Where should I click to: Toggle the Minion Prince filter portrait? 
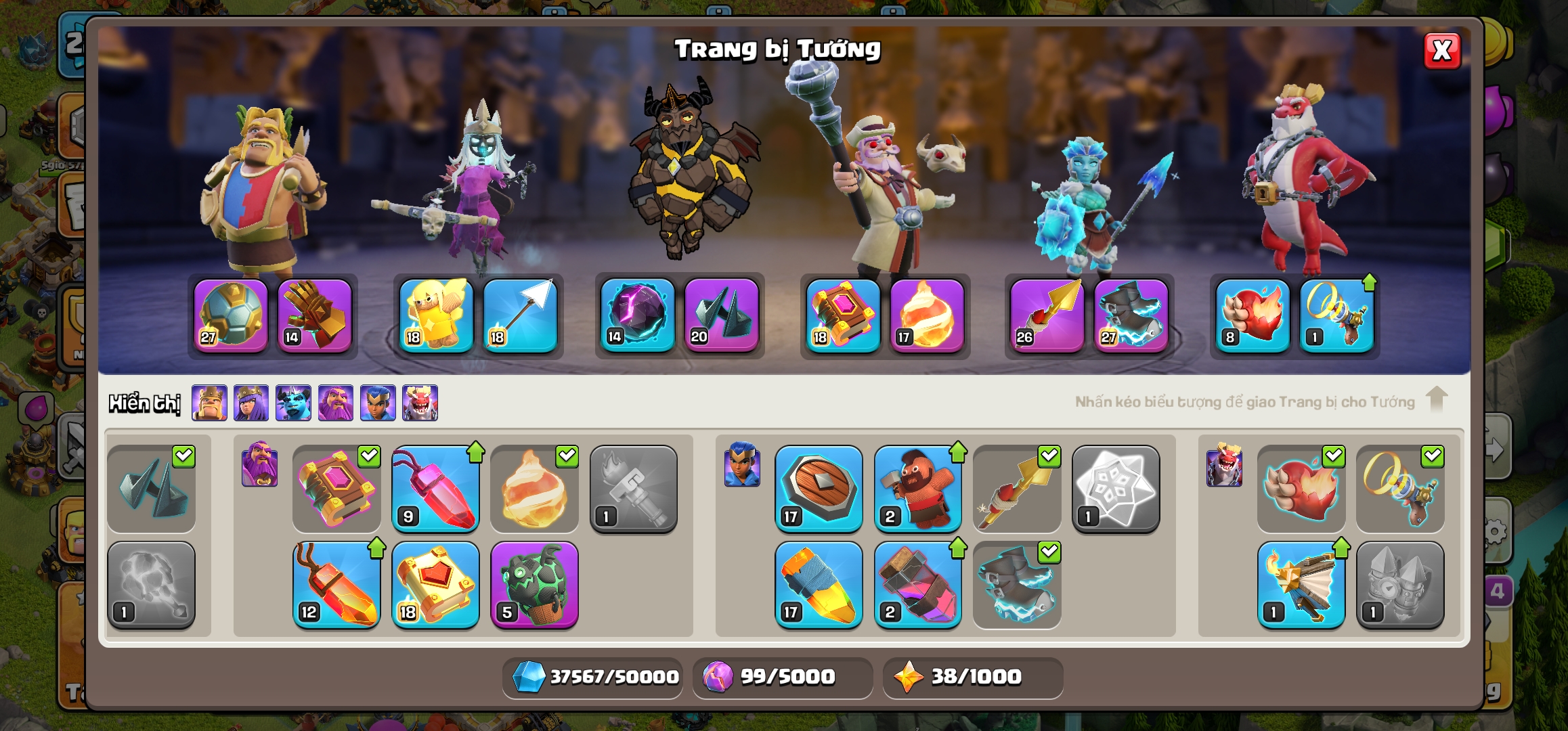(293, 403)
